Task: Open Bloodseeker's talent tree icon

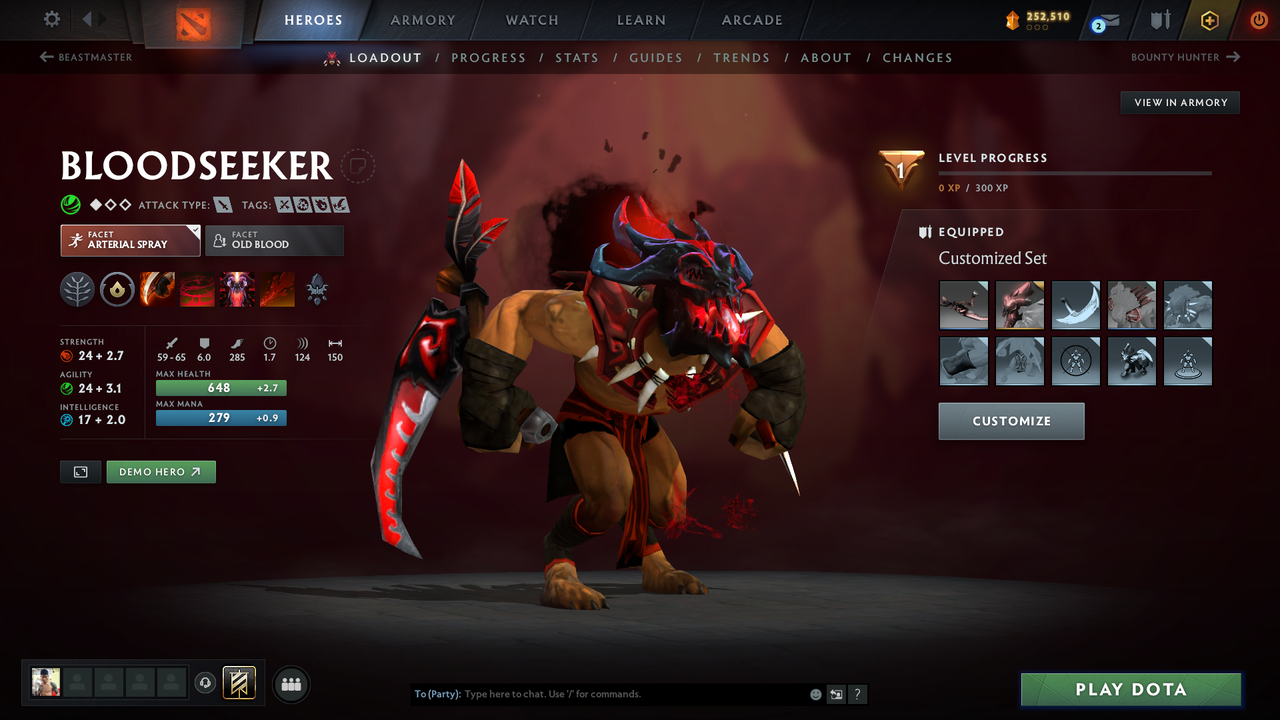Action: pyautogui.click(x=76, y=290)
